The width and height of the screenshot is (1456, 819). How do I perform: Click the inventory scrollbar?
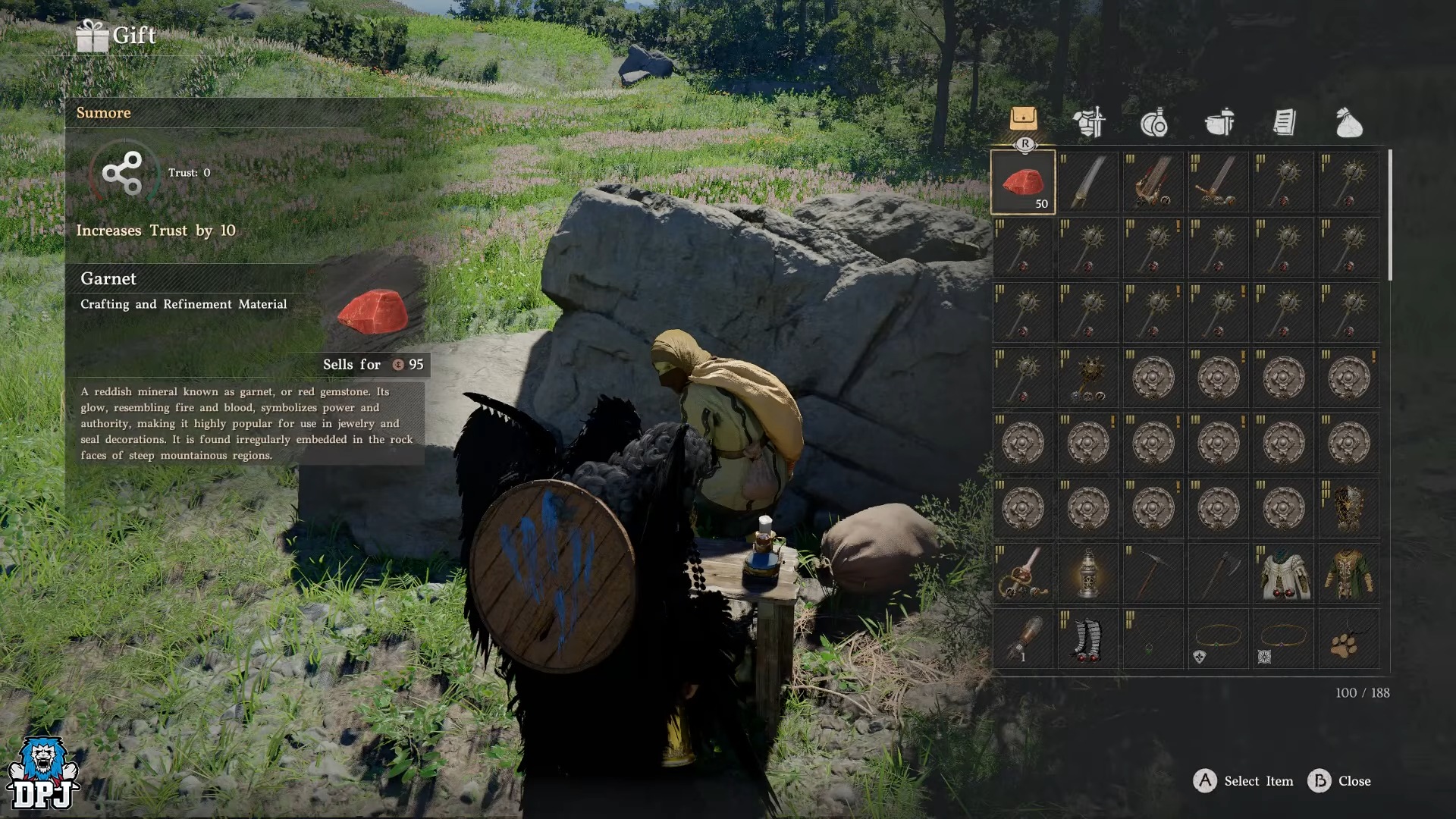point(1390,215)
